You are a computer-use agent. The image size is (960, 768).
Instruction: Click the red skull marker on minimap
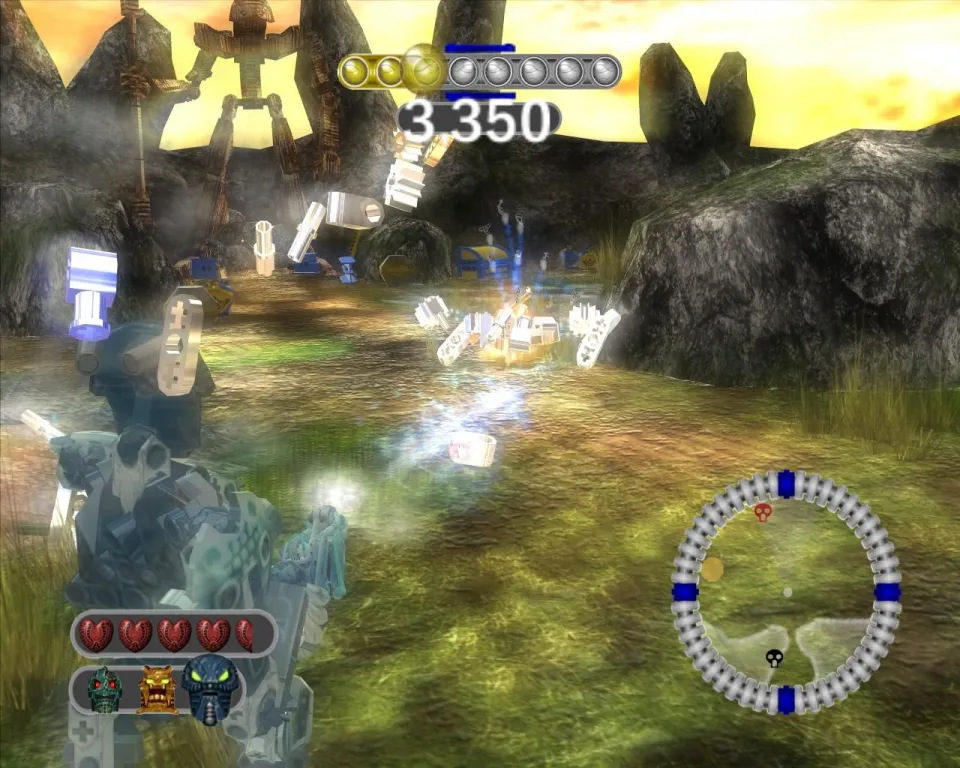click(763, 513)
